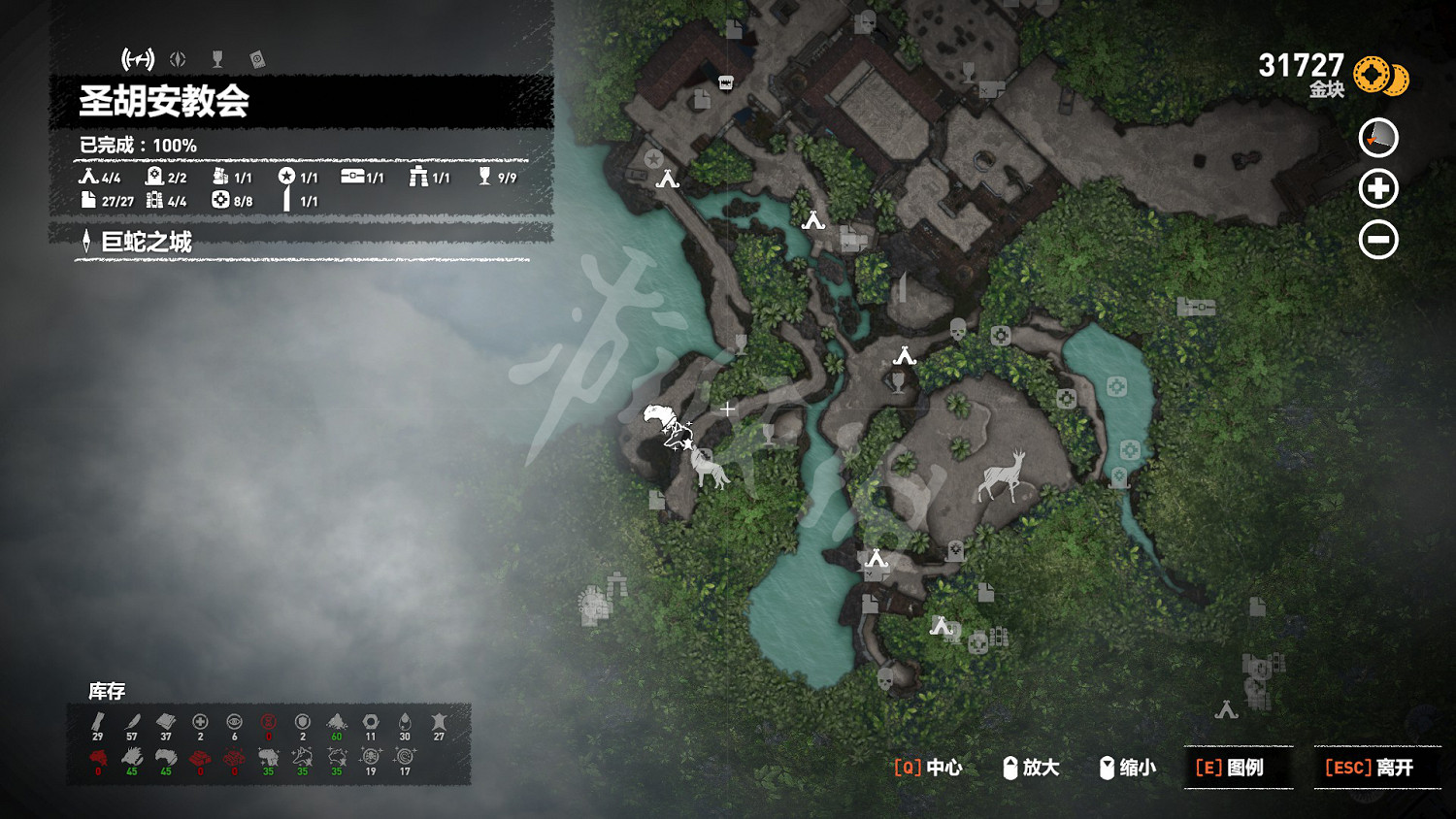Open the artifact card tab
The image size is (1456, 819).
point(257,59)
